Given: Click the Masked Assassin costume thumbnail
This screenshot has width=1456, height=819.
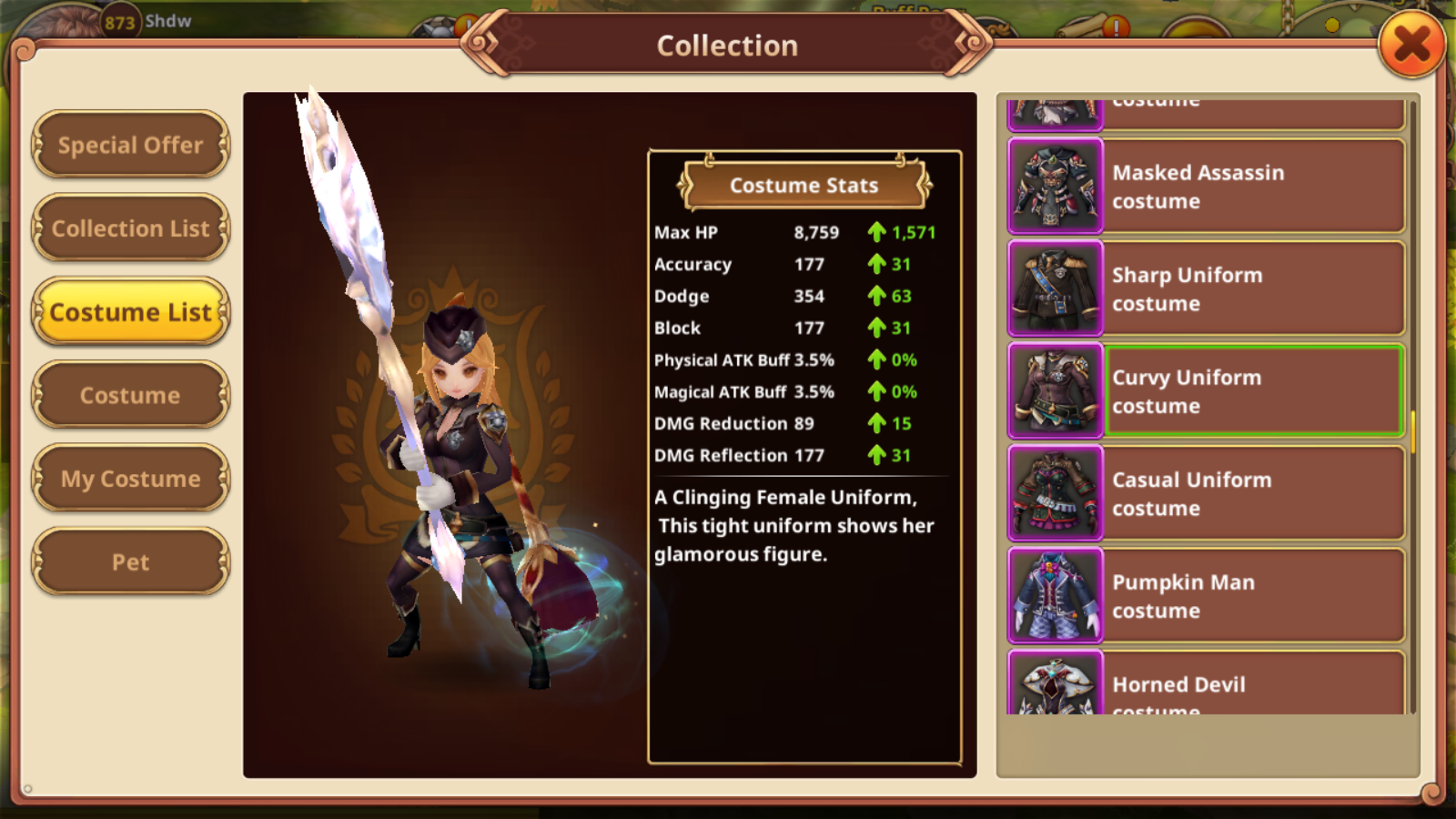Looking at the screenshot, I should [x=1056, y=187].
